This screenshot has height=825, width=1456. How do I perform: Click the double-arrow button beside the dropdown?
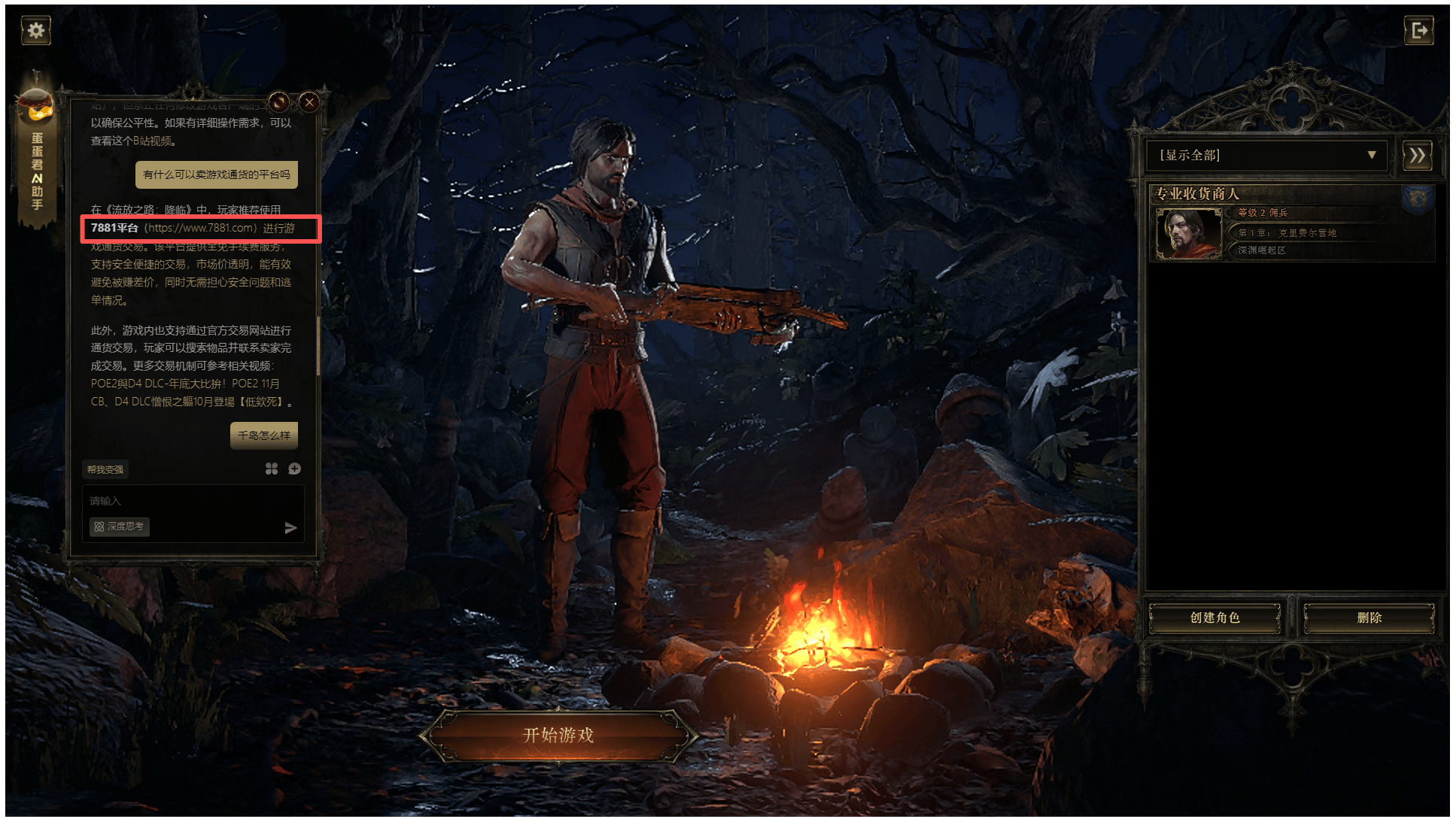(1417, 156)
